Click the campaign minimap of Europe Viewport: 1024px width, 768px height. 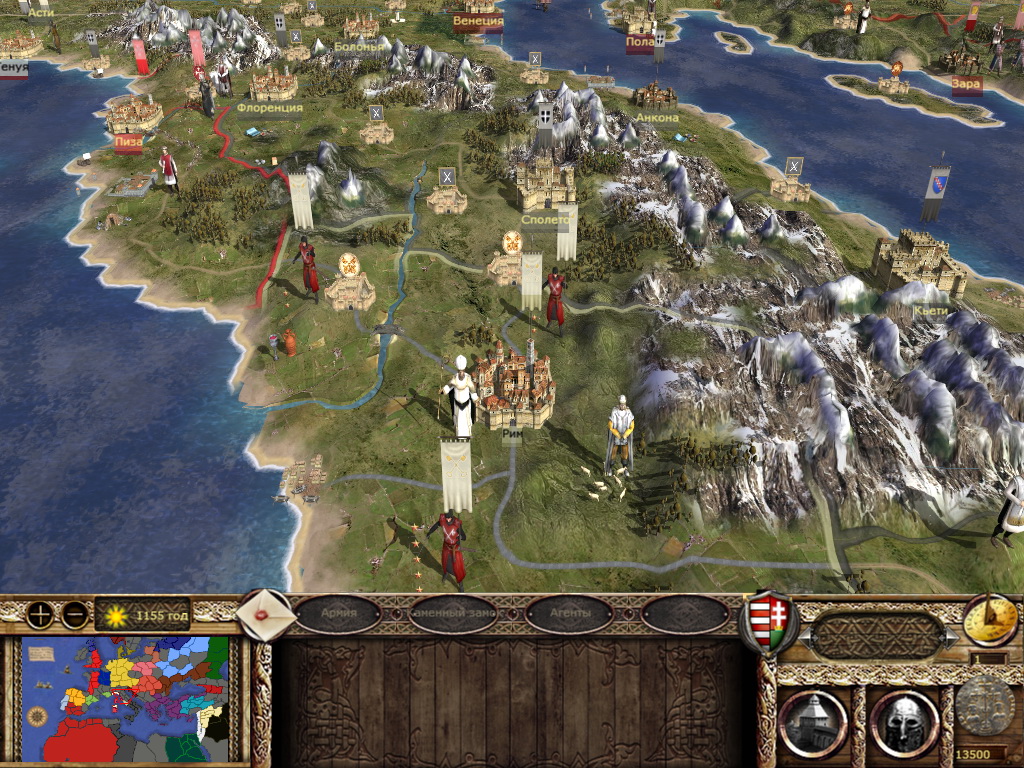[126, 699]
